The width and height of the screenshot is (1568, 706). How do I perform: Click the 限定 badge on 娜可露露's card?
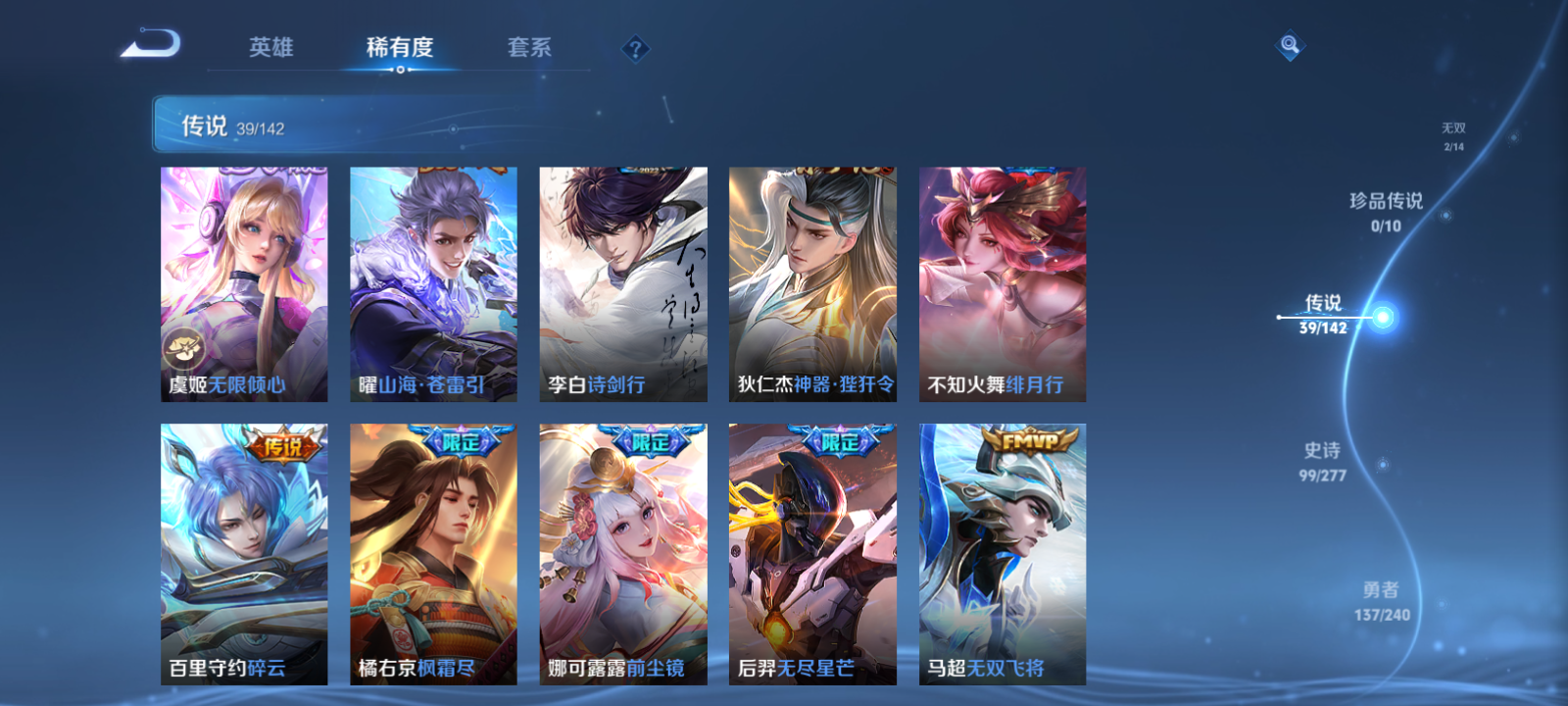(651, 441)
